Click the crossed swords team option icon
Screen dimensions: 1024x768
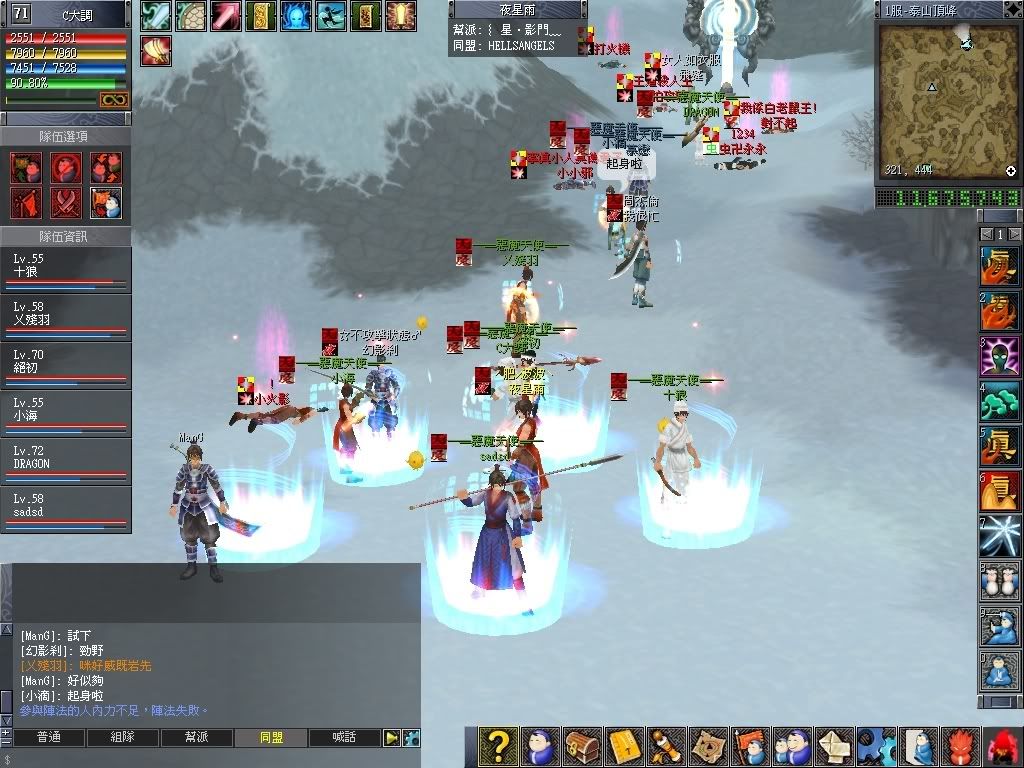coord(66,202)
